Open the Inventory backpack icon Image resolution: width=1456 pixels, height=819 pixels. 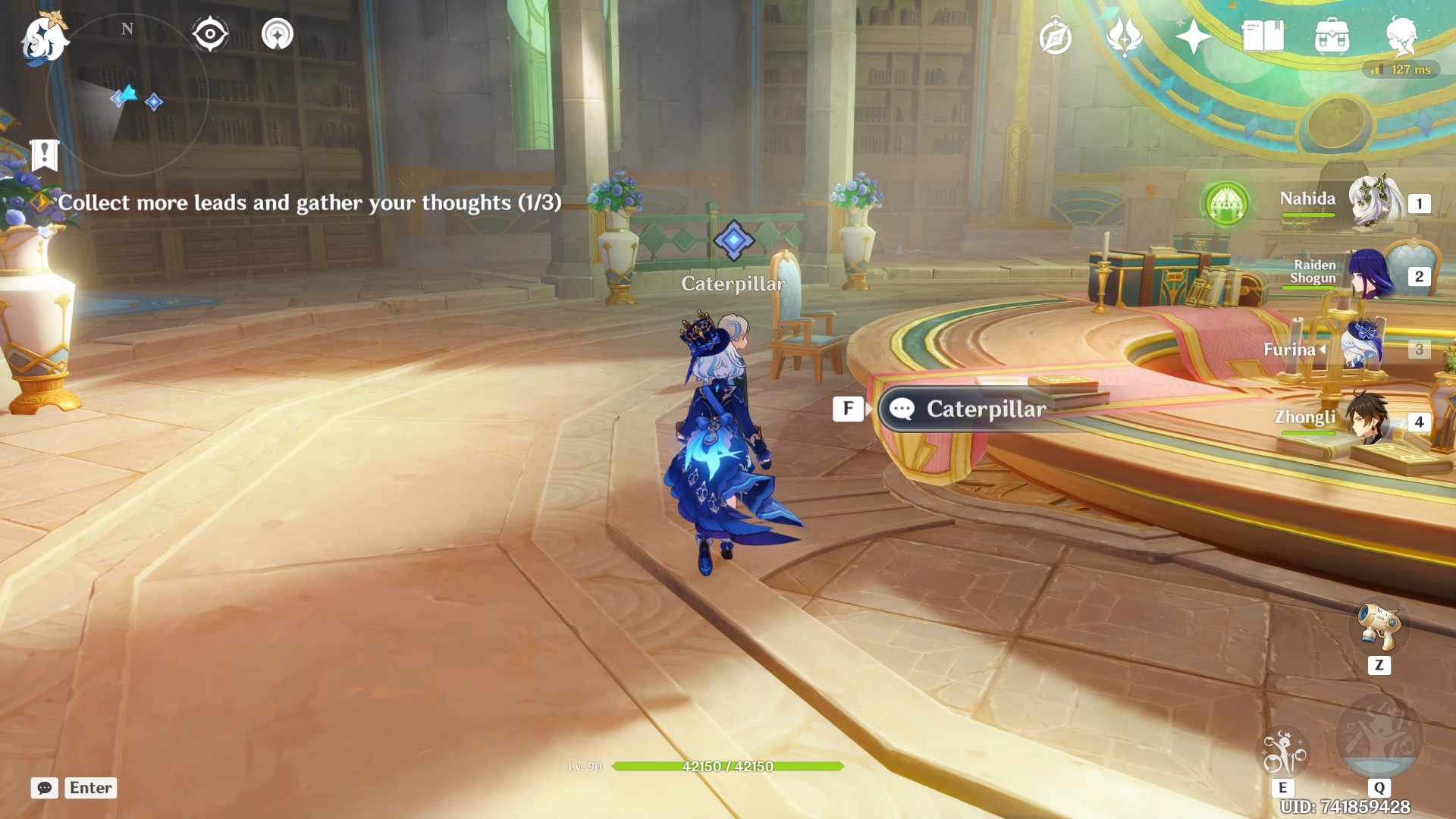1332,36
